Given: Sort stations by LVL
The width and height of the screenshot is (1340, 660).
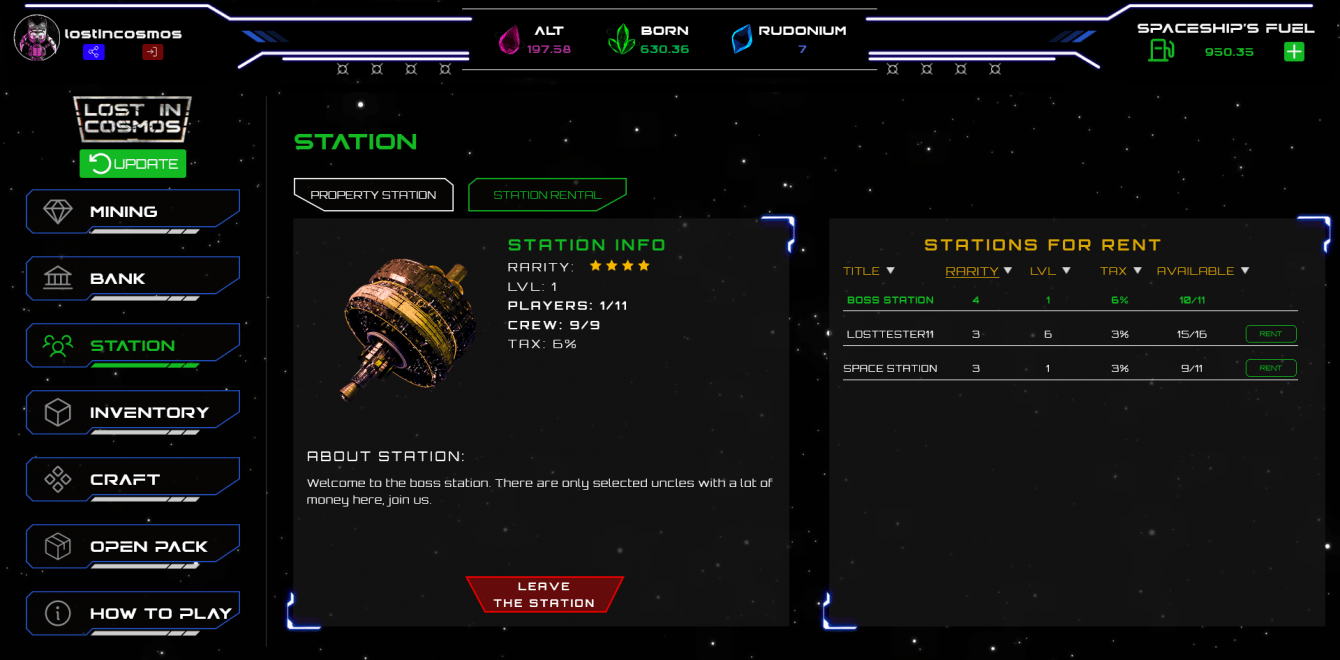Looking at the screenshot, I should [x=1050, y=271].
